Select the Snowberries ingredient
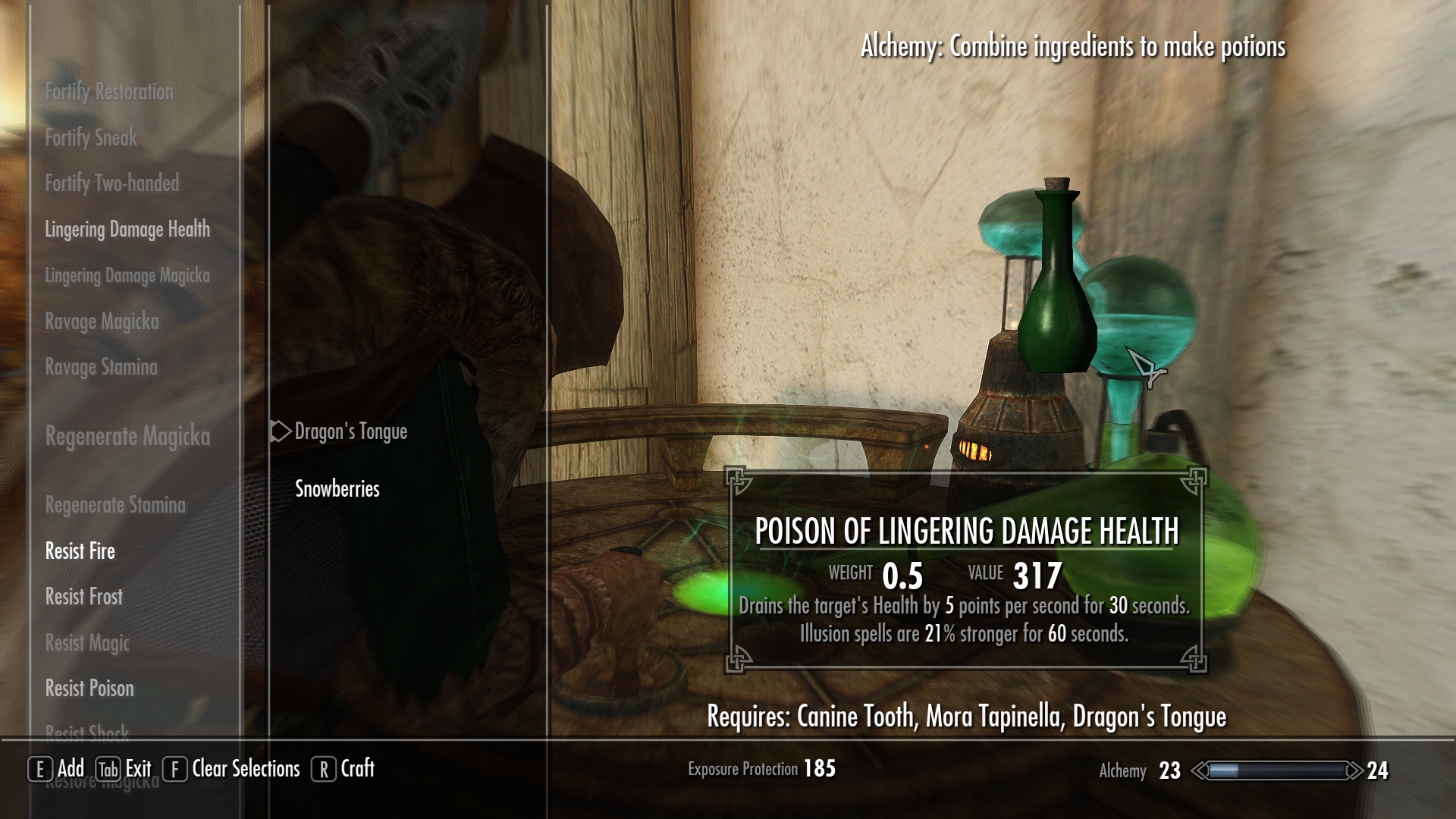Screen dimensions: 1456x819 [x=337, y=489]
